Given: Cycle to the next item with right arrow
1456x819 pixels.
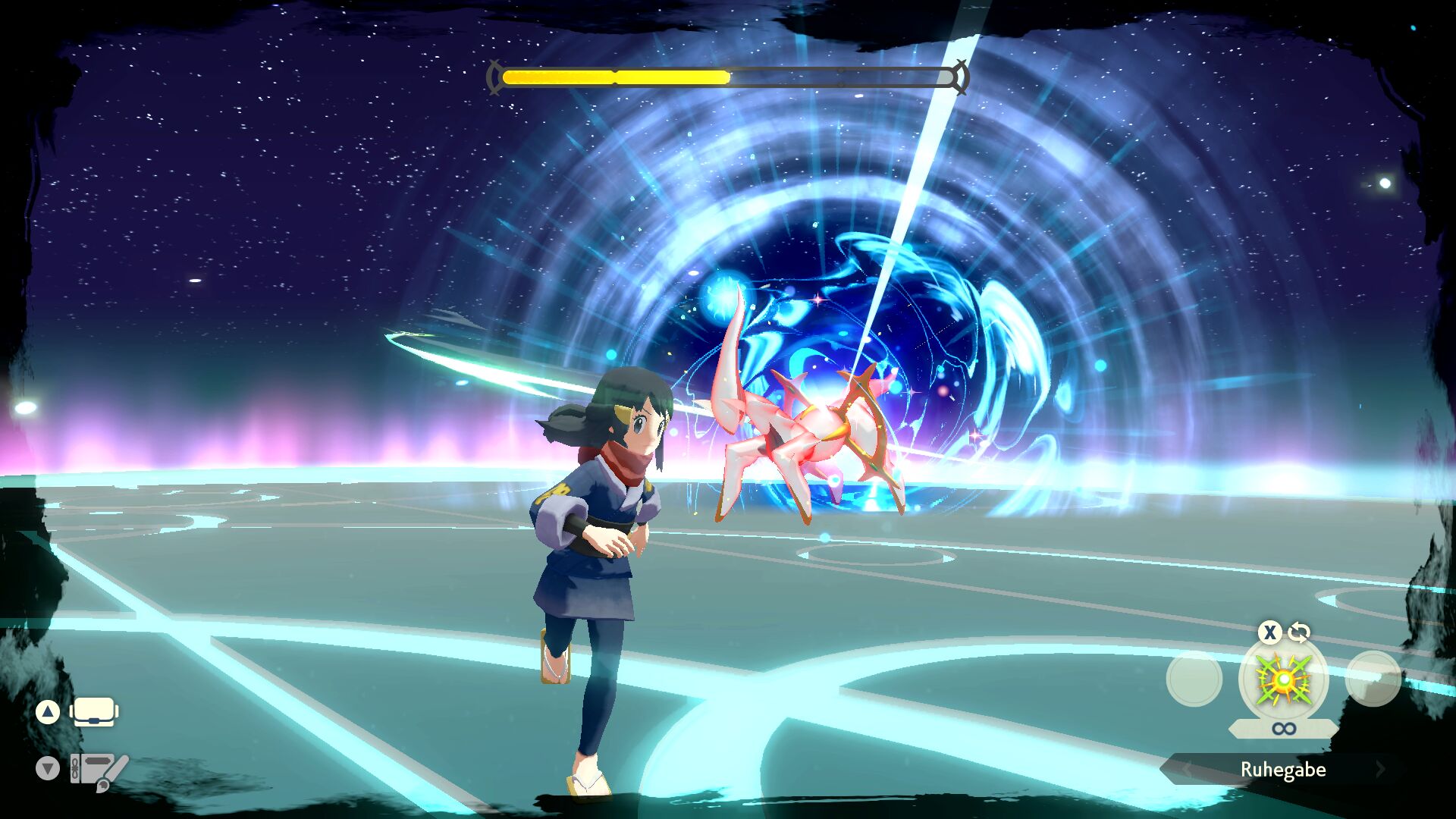Looking at the screenshot, I should (x=1380, y=769).
